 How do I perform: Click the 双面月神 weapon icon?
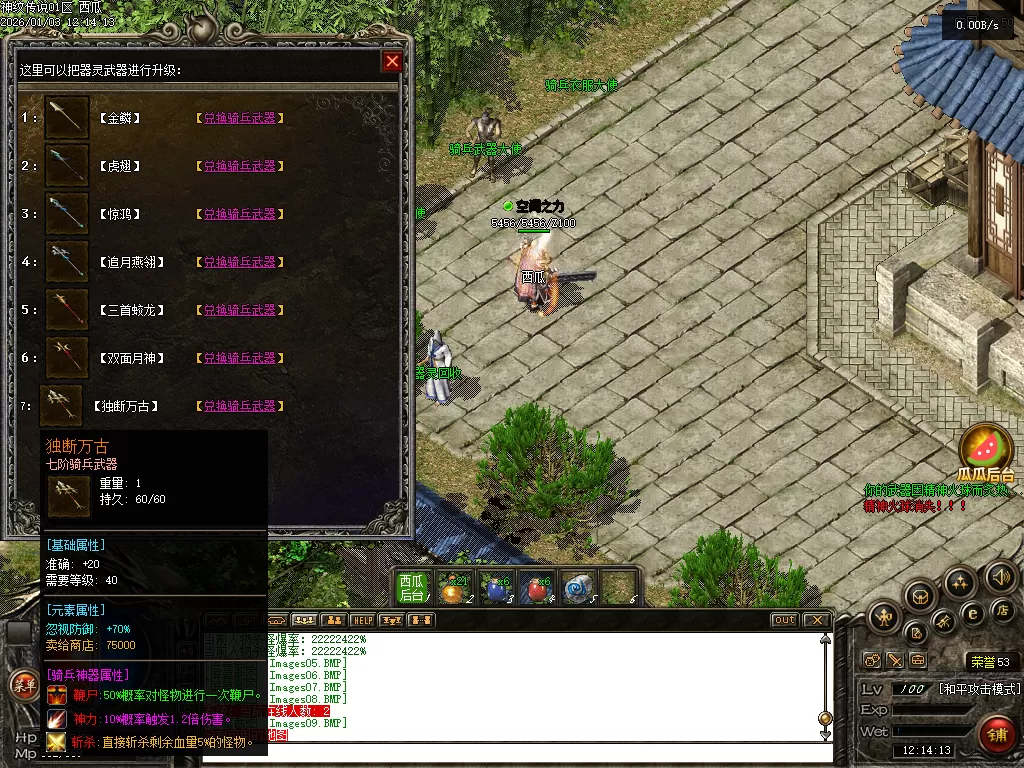[67, 358]
